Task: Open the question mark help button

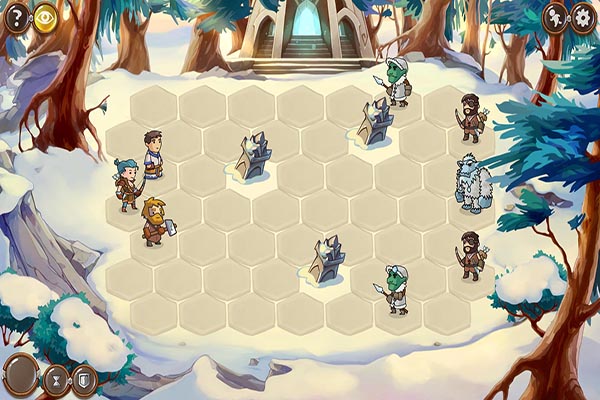Action: [x=17, y=16]
